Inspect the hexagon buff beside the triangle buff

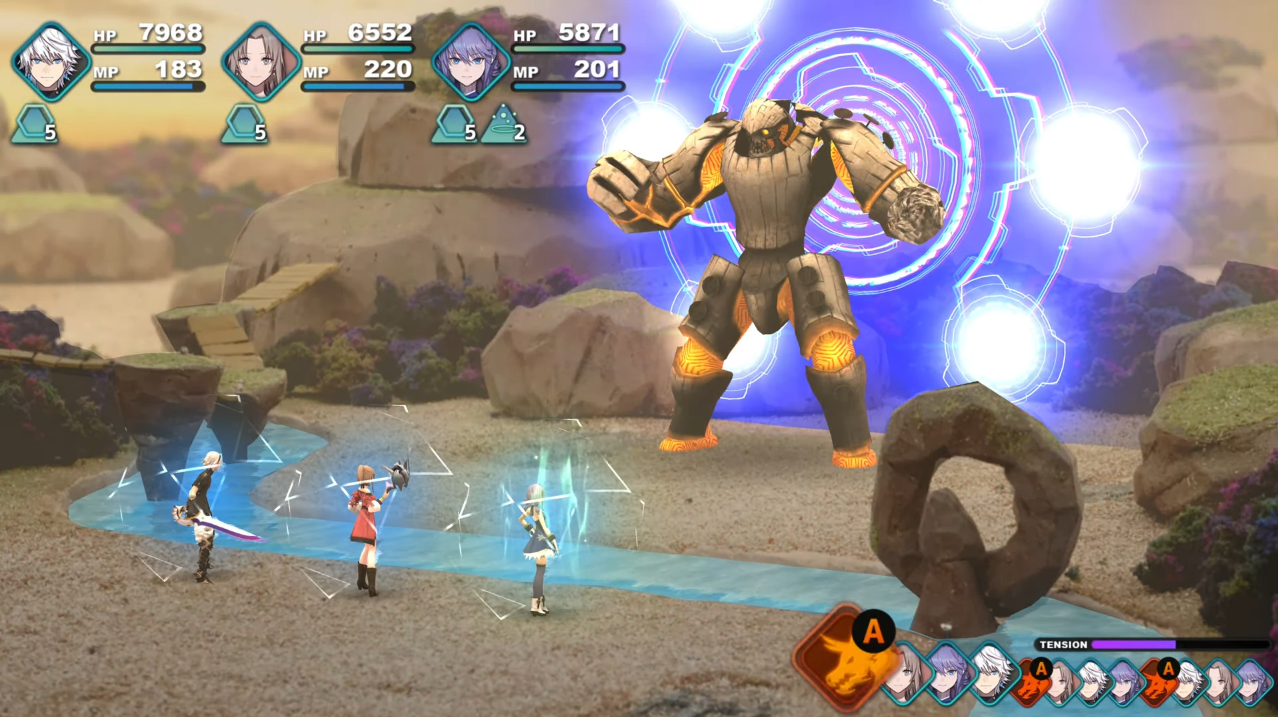click(x=454, y=124)
